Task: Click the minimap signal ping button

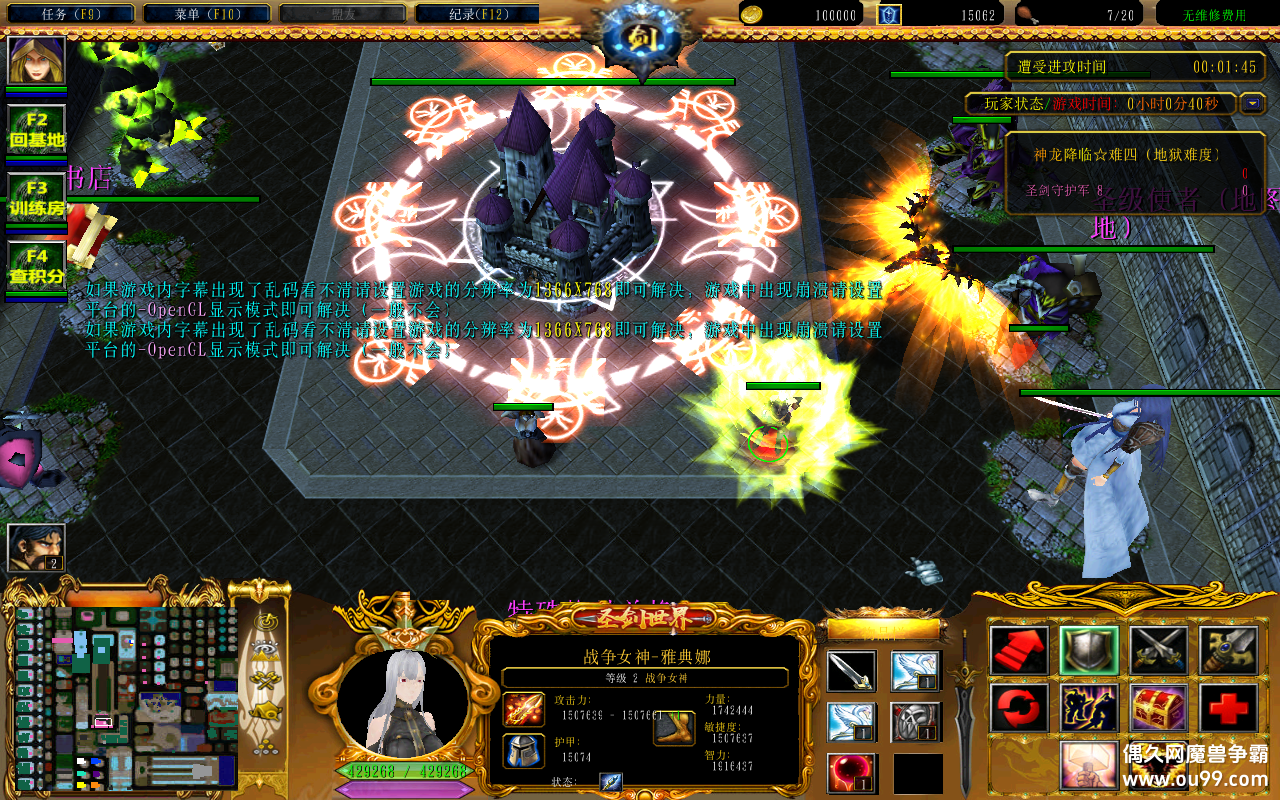Action: (265, 622)
